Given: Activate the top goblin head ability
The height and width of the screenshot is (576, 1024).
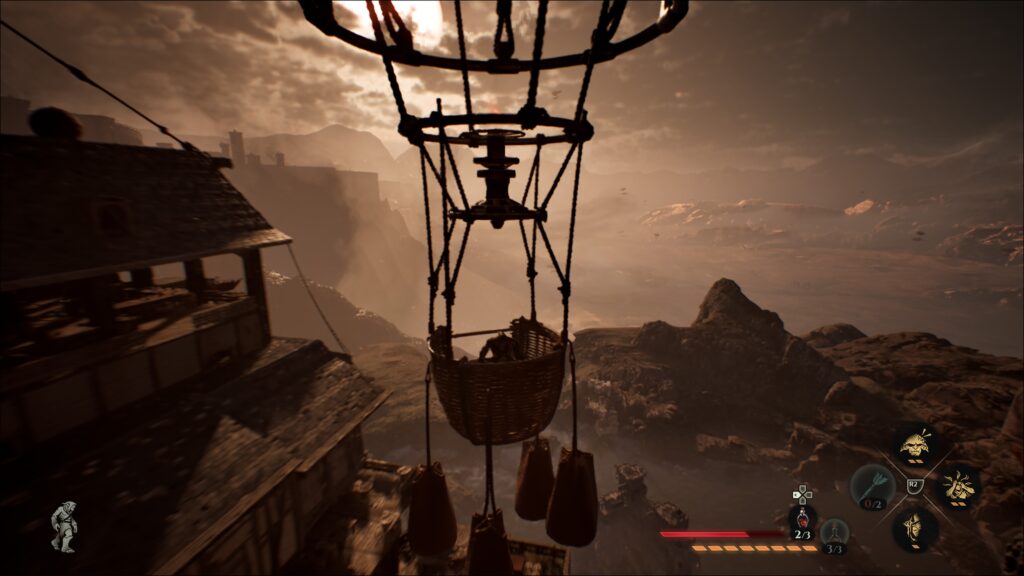Looking at the screenshot, I should tap(913, 445).
